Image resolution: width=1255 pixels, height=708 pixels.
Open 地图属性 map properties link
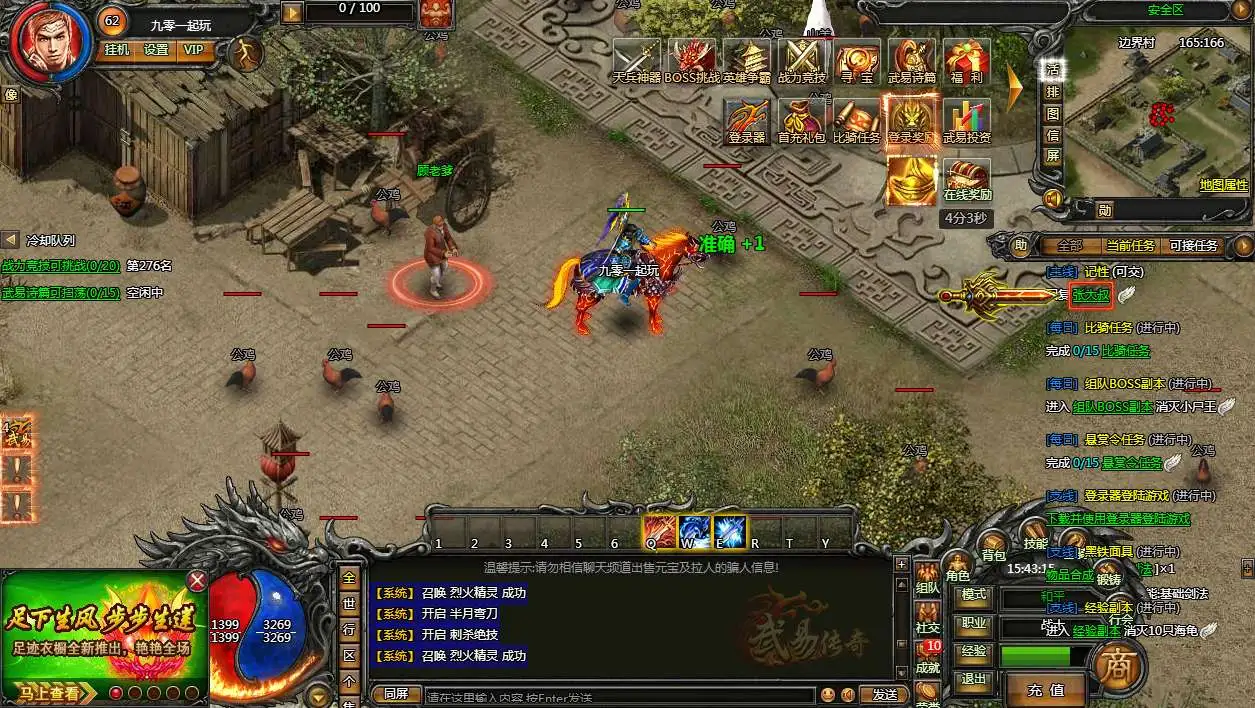click(x=1223, y=185)
